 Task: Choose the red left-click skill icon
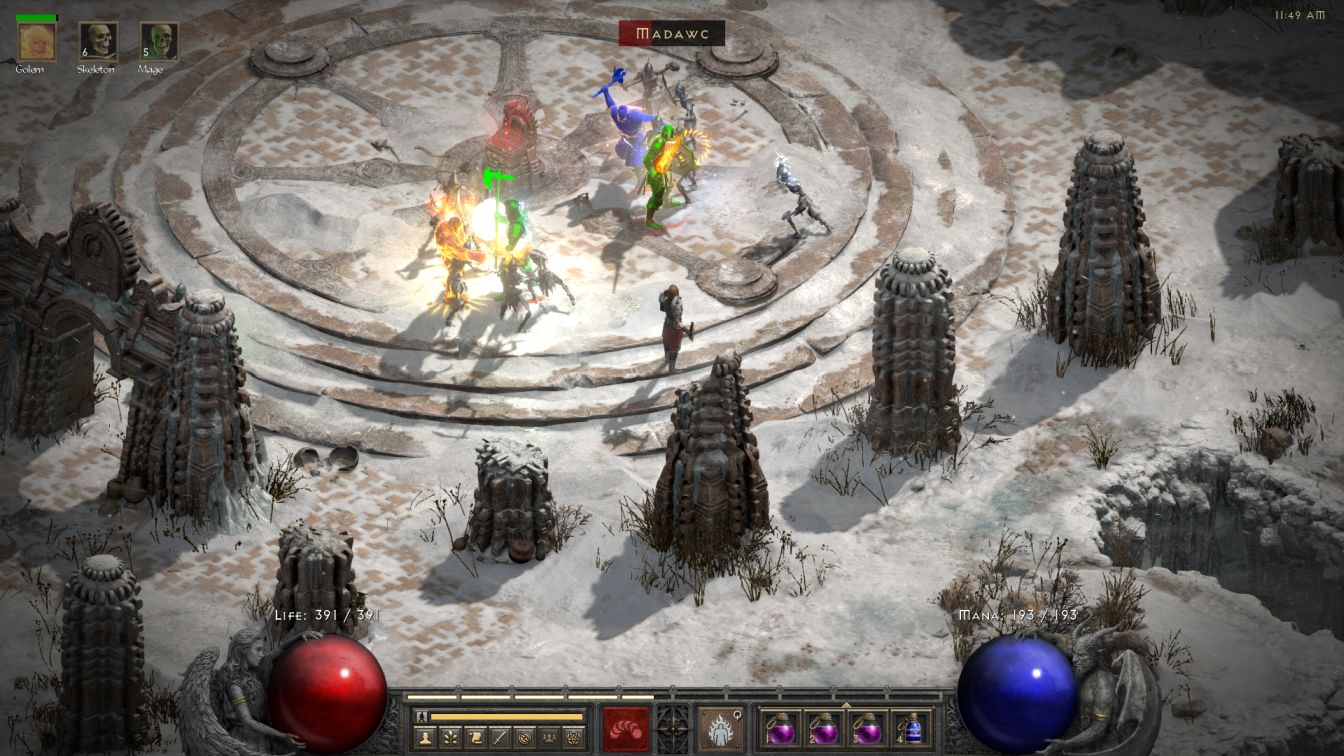tap(626, 729)
